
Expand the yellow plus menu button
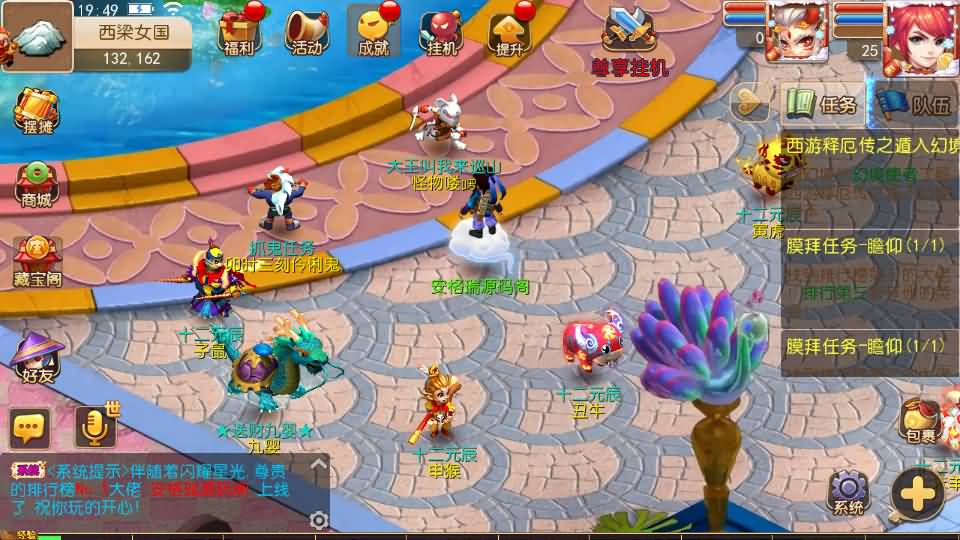click(x=917, y=492)
